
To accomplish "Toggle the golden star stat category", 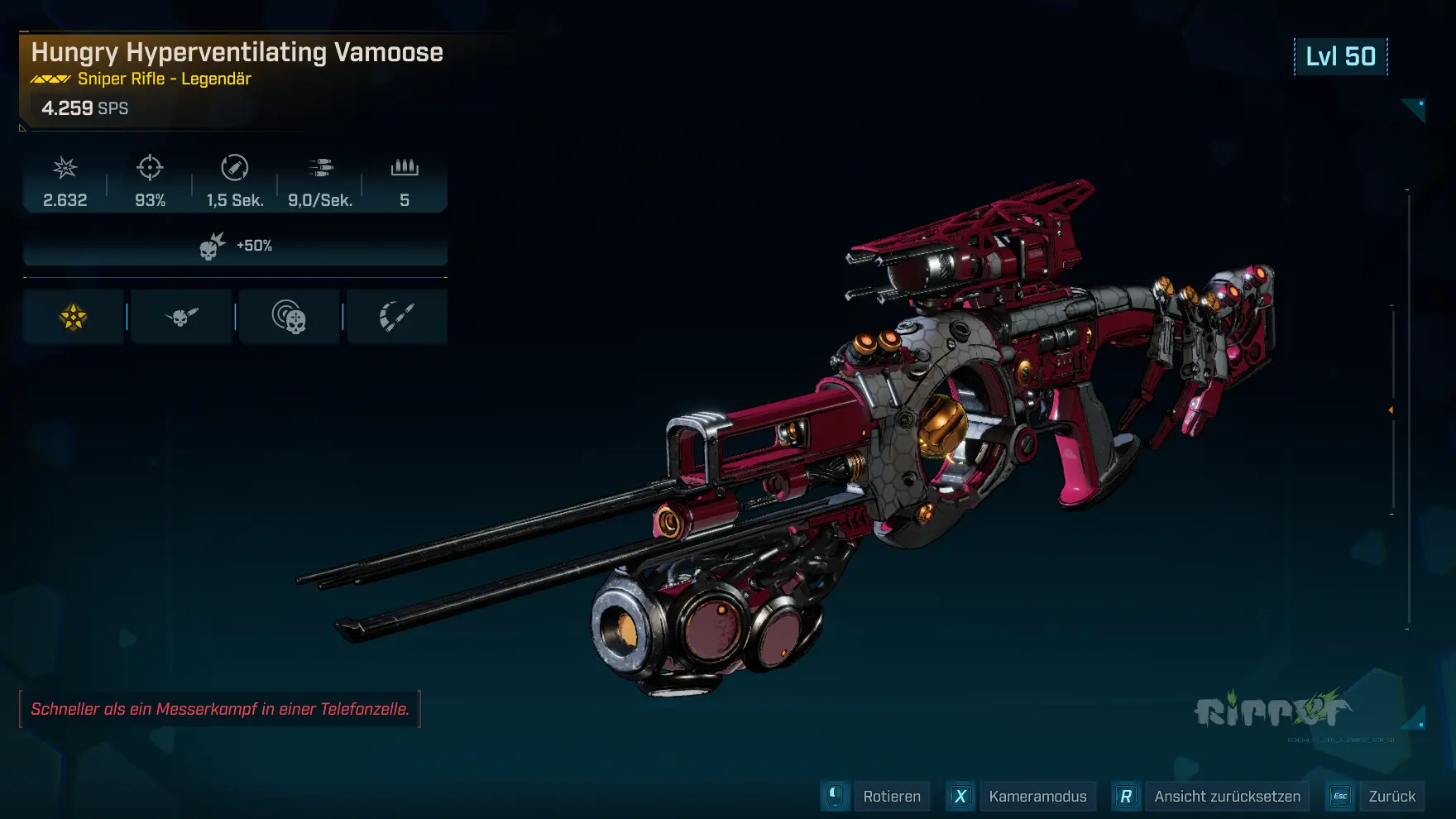I will (x=73, y=315).
